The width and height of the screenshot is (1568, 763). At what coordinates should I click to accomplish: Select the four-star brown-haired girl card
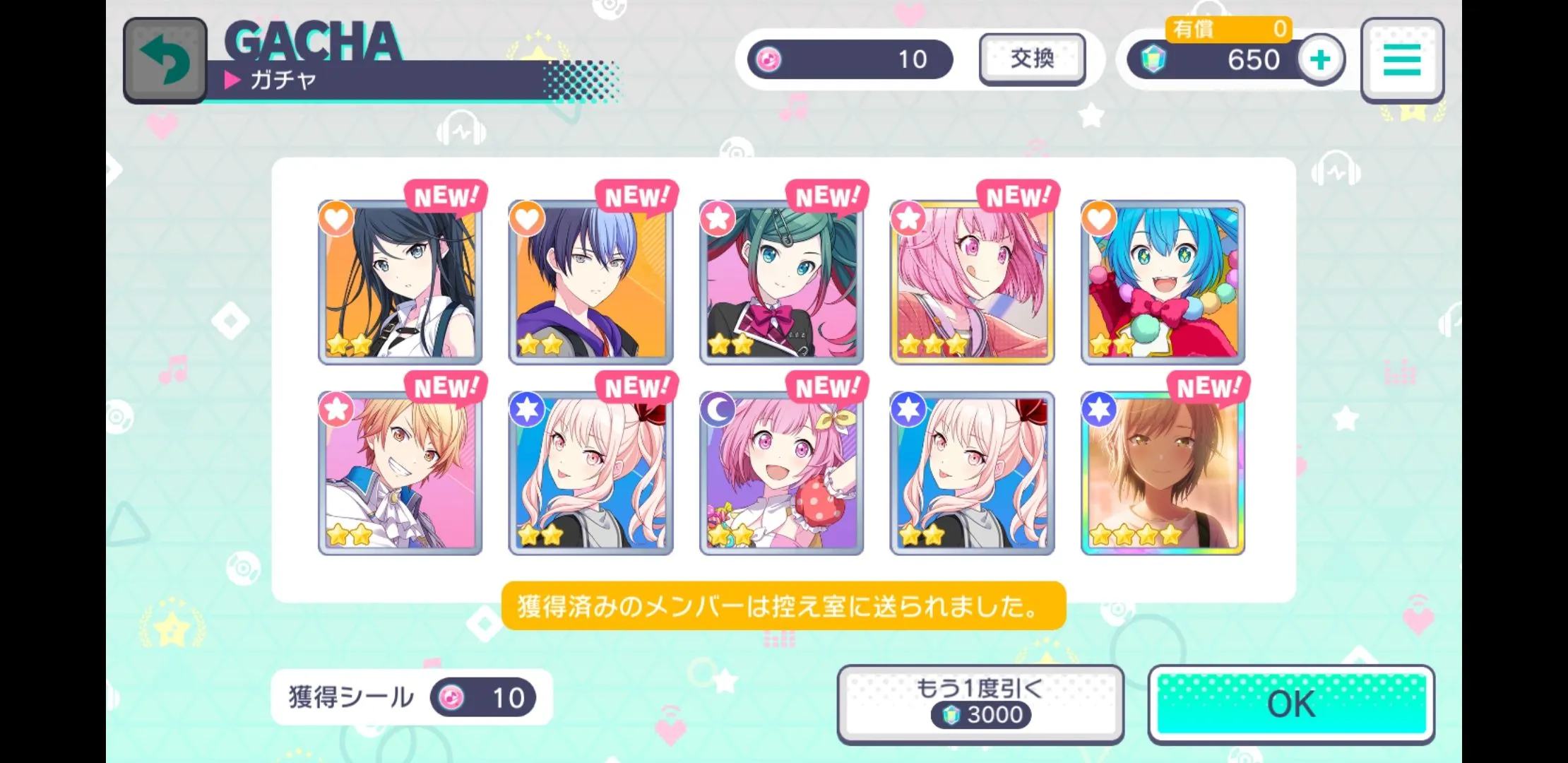[x=1163, y=473]
